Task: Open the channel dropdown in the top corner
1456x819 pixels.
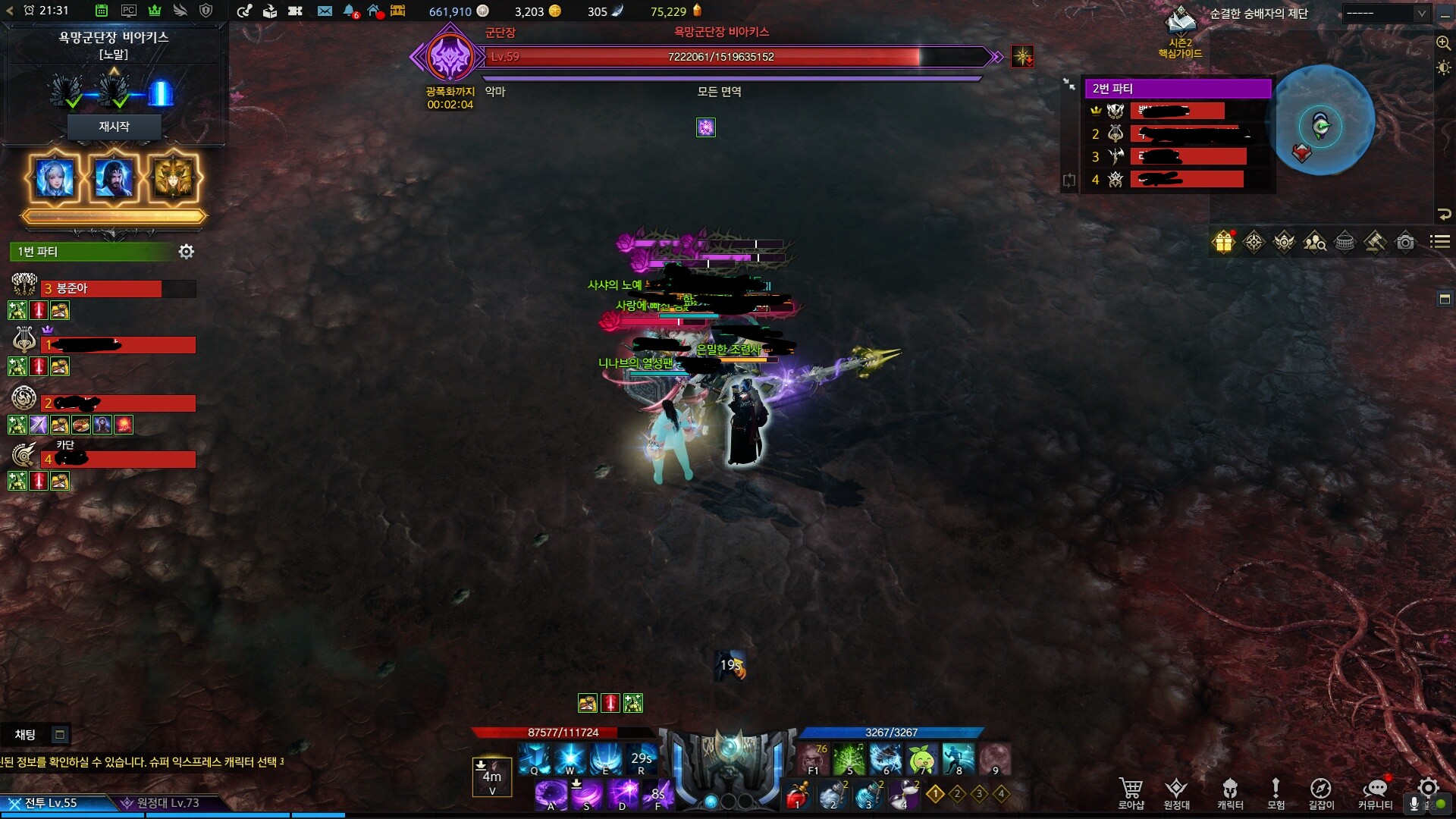Action: click(x=1386, y=13)
